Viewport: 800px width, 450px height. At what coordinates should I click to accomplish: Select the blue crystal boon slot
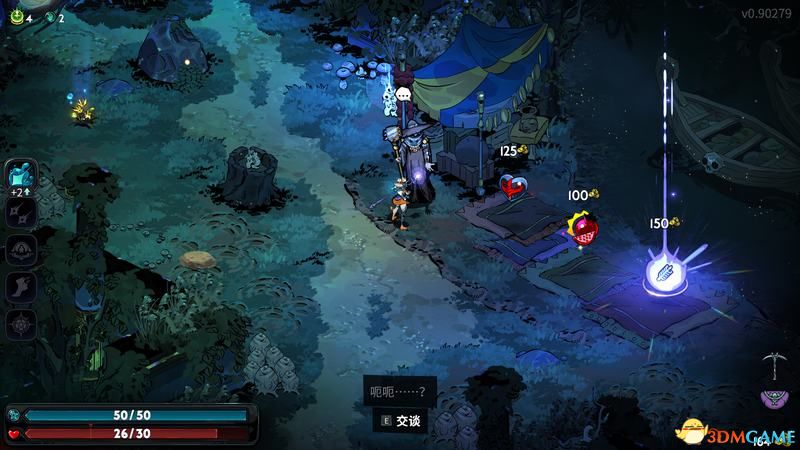coord(21,174)
